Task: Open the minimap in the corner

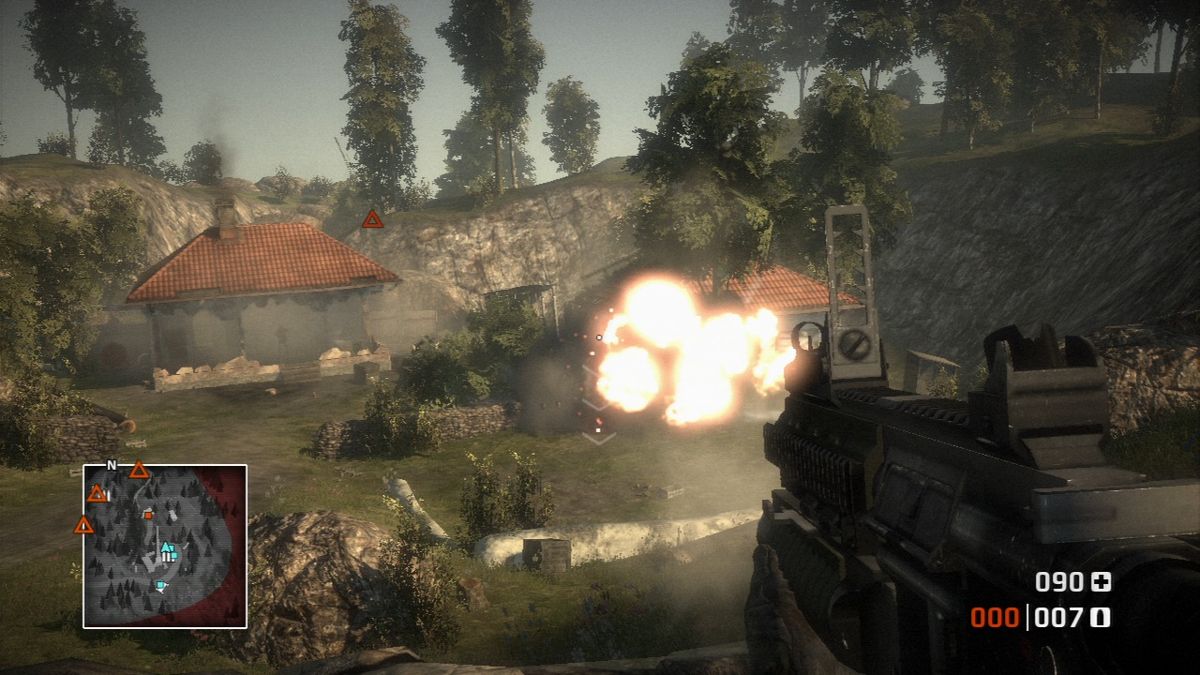Action: (165, 546)
